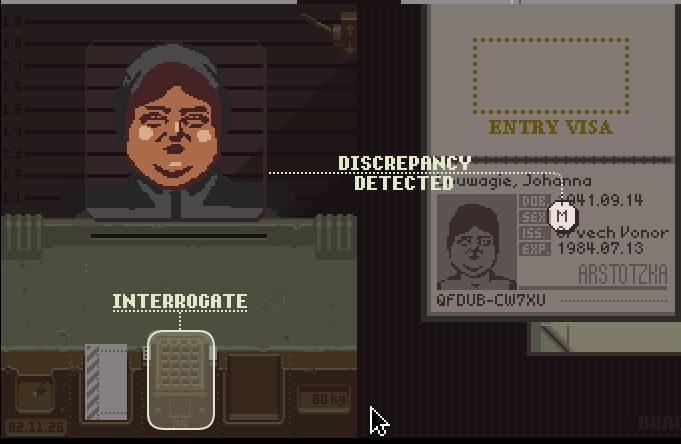Viewport: 681px width, 444px height.
Task: Select the Arstotzka country label on passport
Action: (620, 273)
